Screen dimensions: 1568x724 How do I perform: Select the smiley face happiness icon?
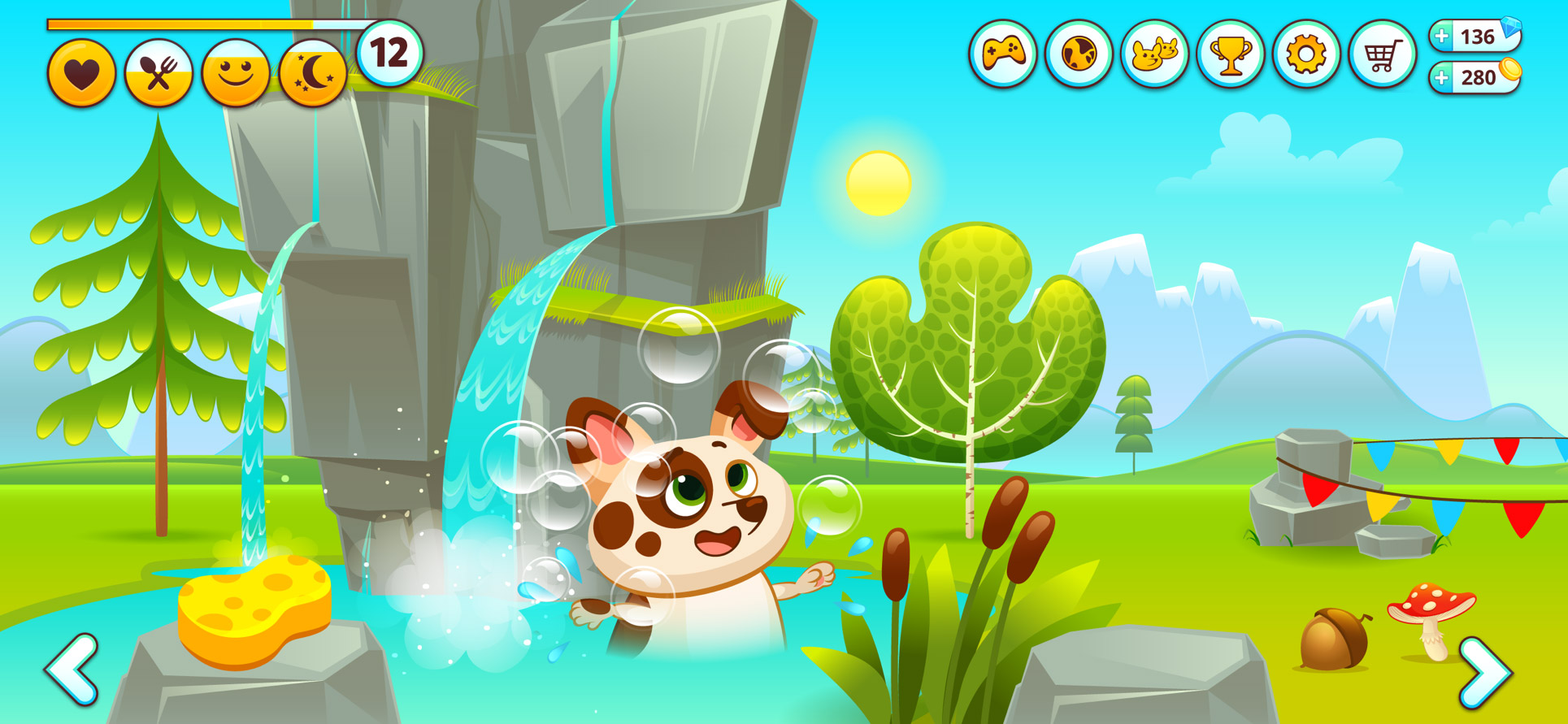pyautogui.click(x=236, y=74)
